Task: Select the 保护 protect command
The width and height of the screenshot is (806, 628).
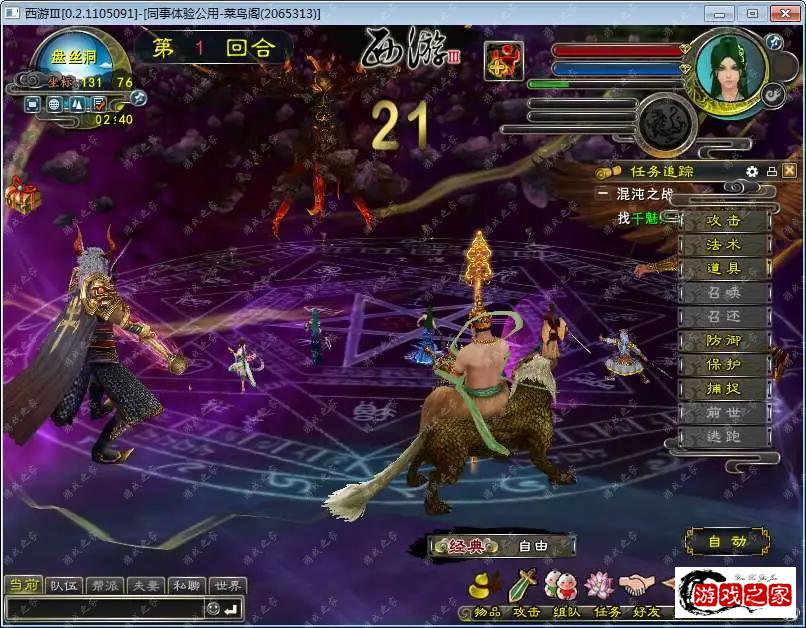Action: pos(723,365)
